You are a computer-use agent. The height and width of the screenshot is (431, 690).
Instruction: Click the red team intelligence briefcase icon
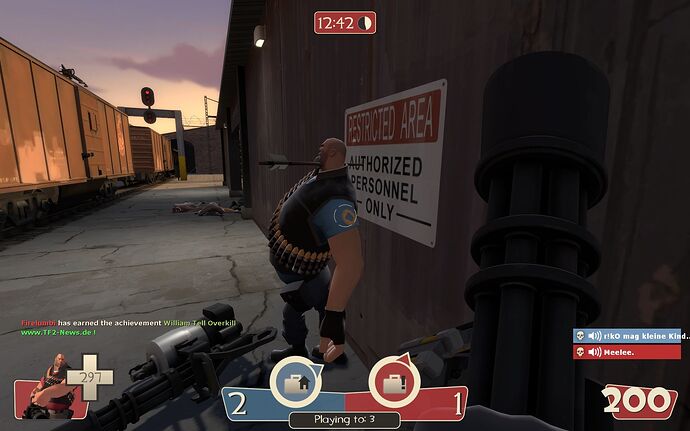[394, 381]
